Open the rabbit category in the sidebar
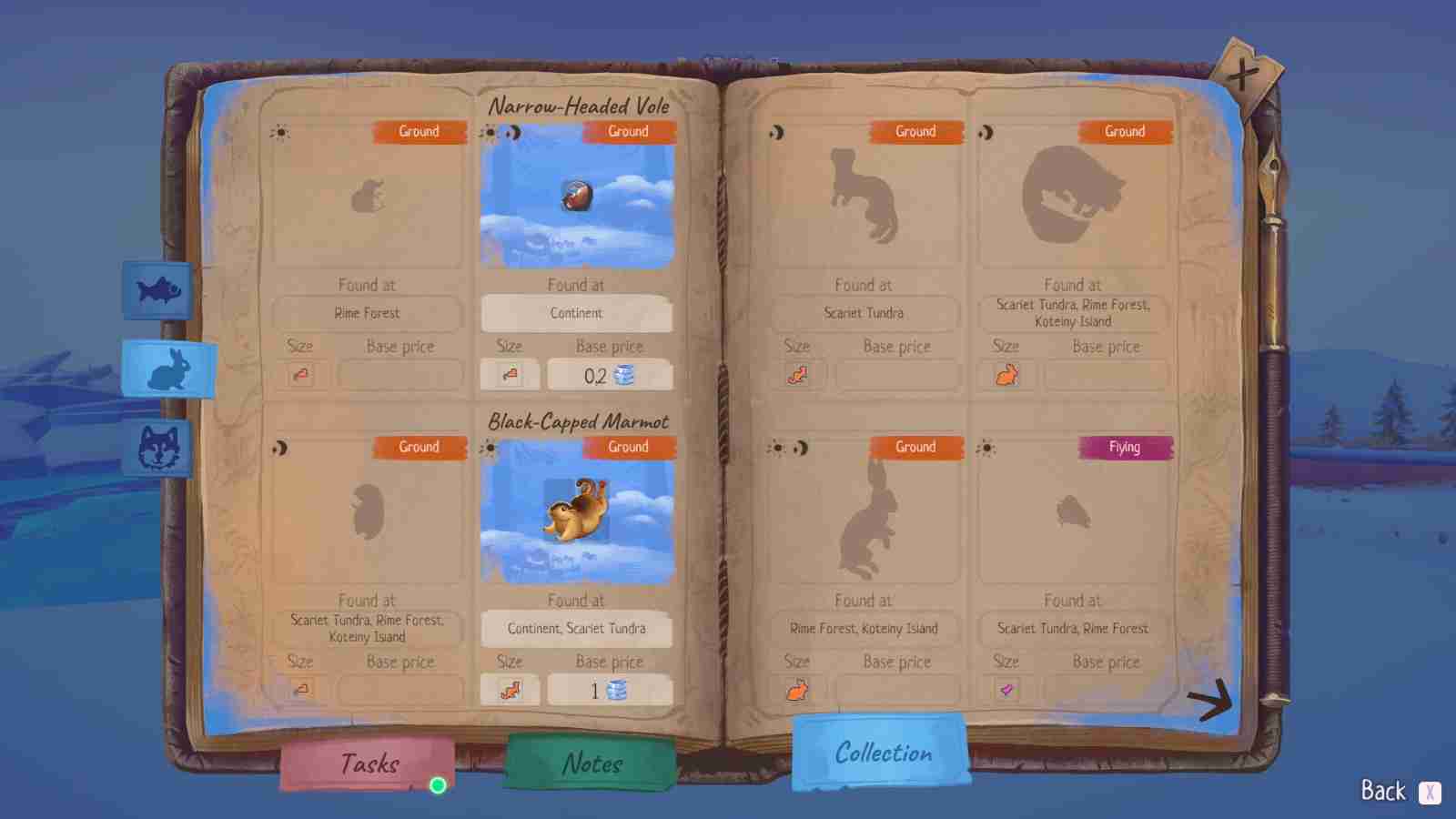1456x819 pixels. coord(168,370)
